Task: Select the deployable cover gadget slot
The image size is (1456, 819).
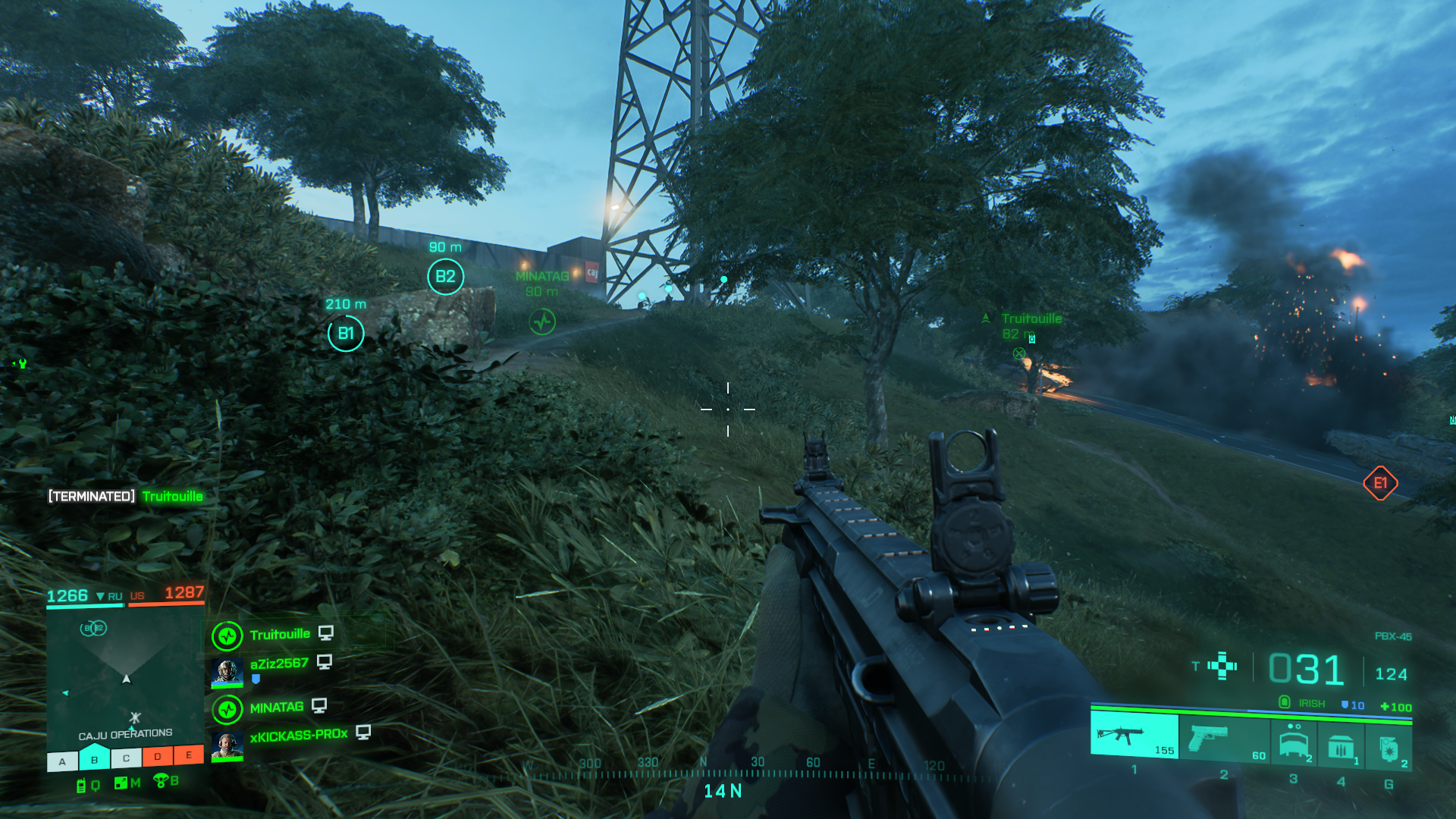Action: 1294,742
